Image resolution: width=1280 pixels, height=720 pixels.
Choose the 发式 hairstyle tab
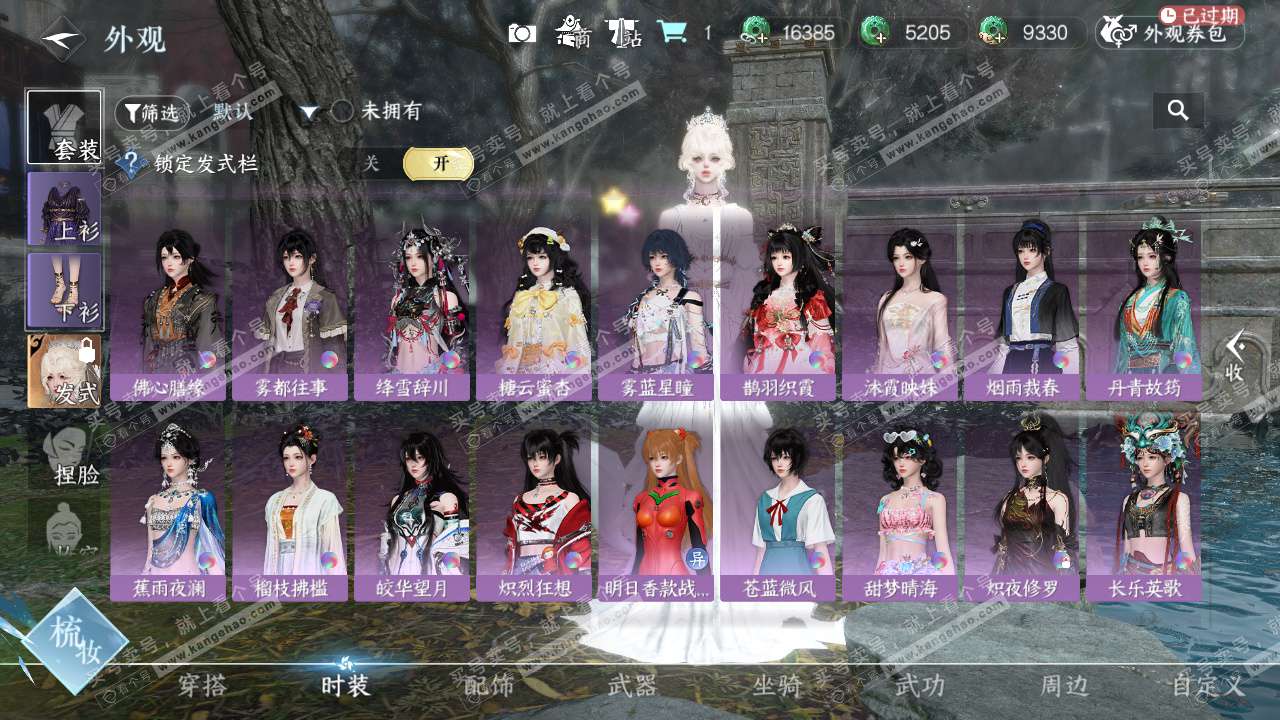[x=64, y=371]
